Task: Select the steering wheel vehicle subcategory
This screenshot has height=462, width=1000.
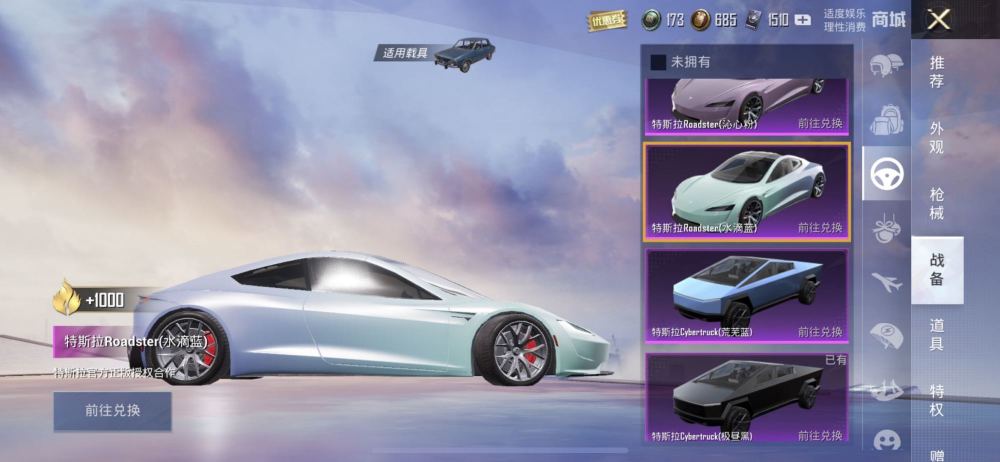Action: pyautogui.click(x=886, y=174)
